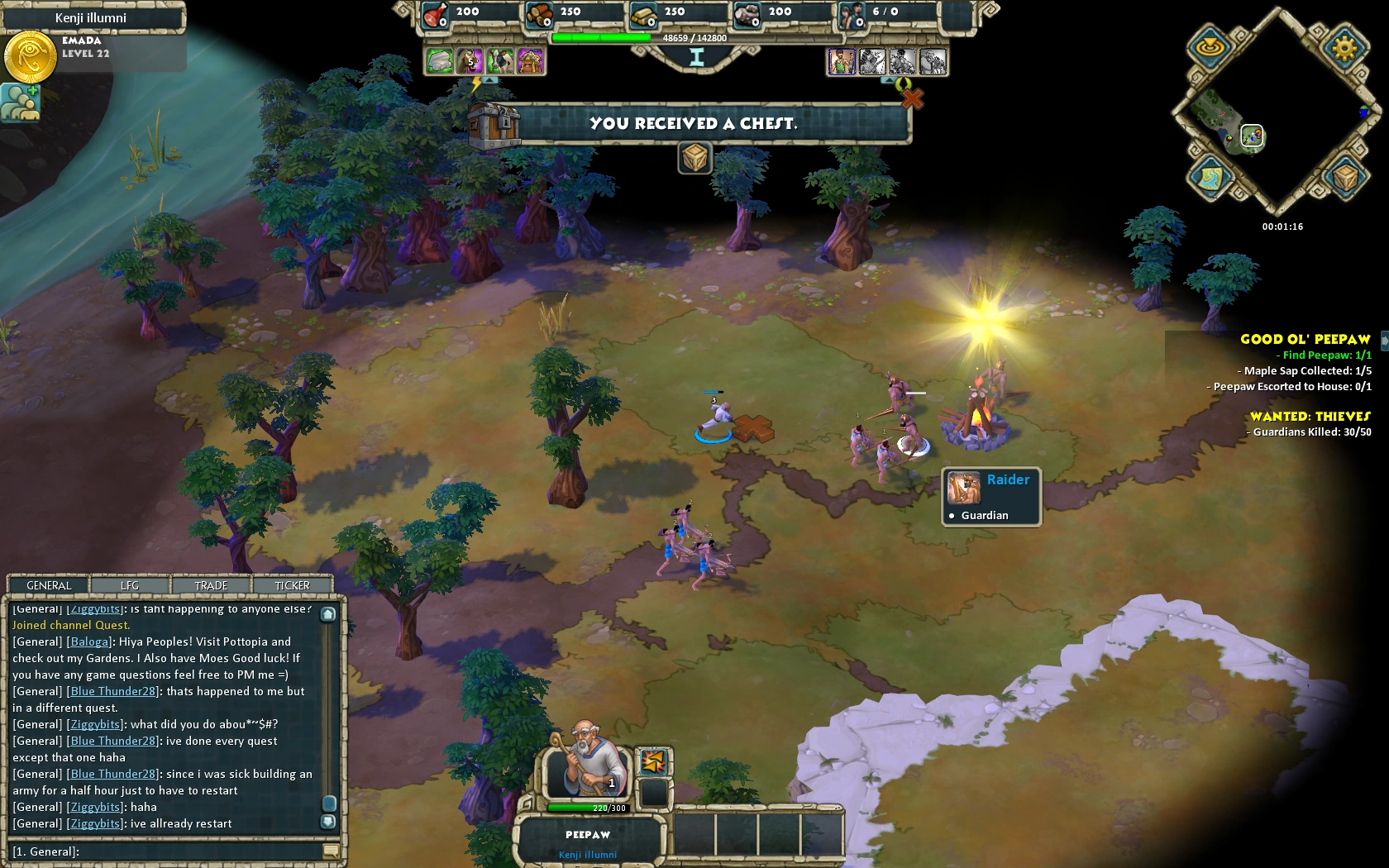This screenshot has height=868, width=1389.
Task: Open the world map icon near the minimap
Action: (x=1209, y=177)
